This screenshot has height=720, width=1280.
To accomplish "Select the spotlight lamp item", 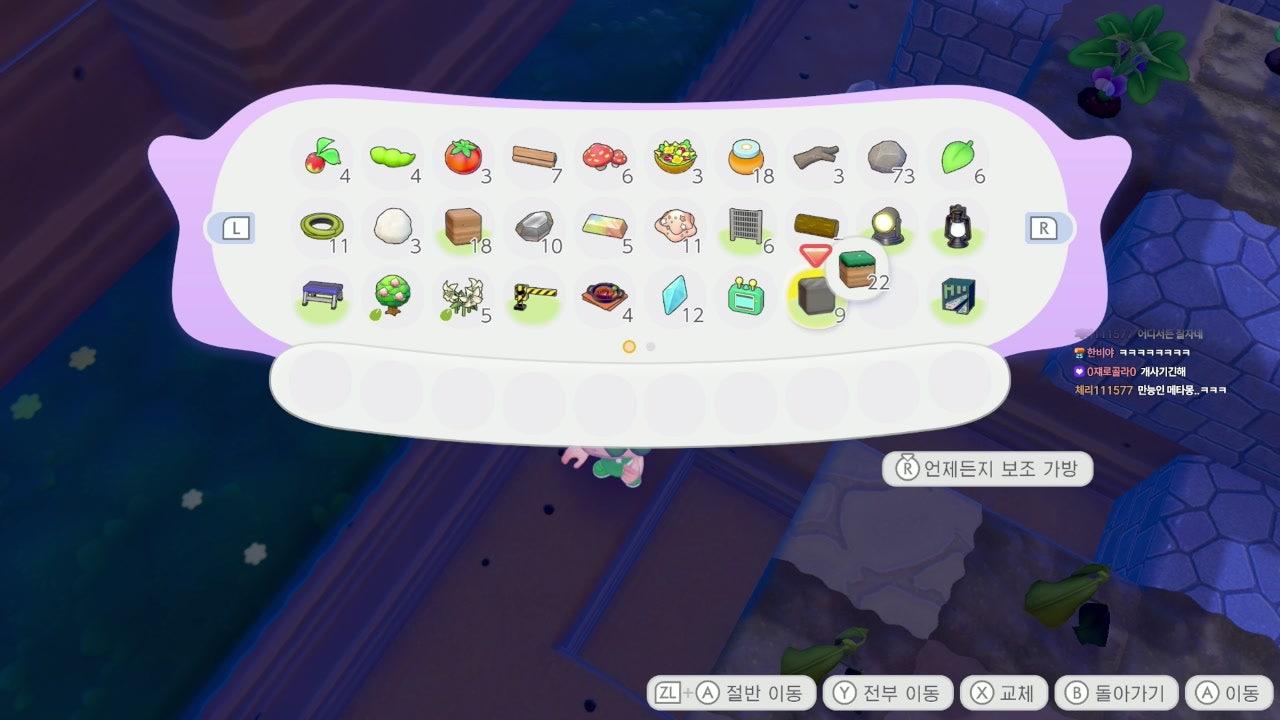I will pyautogui.click(x=886, y=227).
